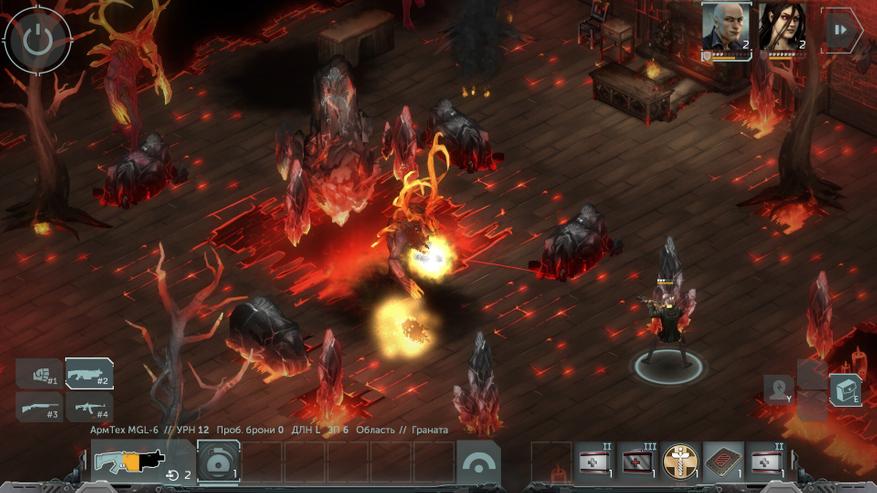This screenshot has height=493, width=877.
Task: Open the inventory crate icon
Action: pyautogui.click(x=845, y=389)
